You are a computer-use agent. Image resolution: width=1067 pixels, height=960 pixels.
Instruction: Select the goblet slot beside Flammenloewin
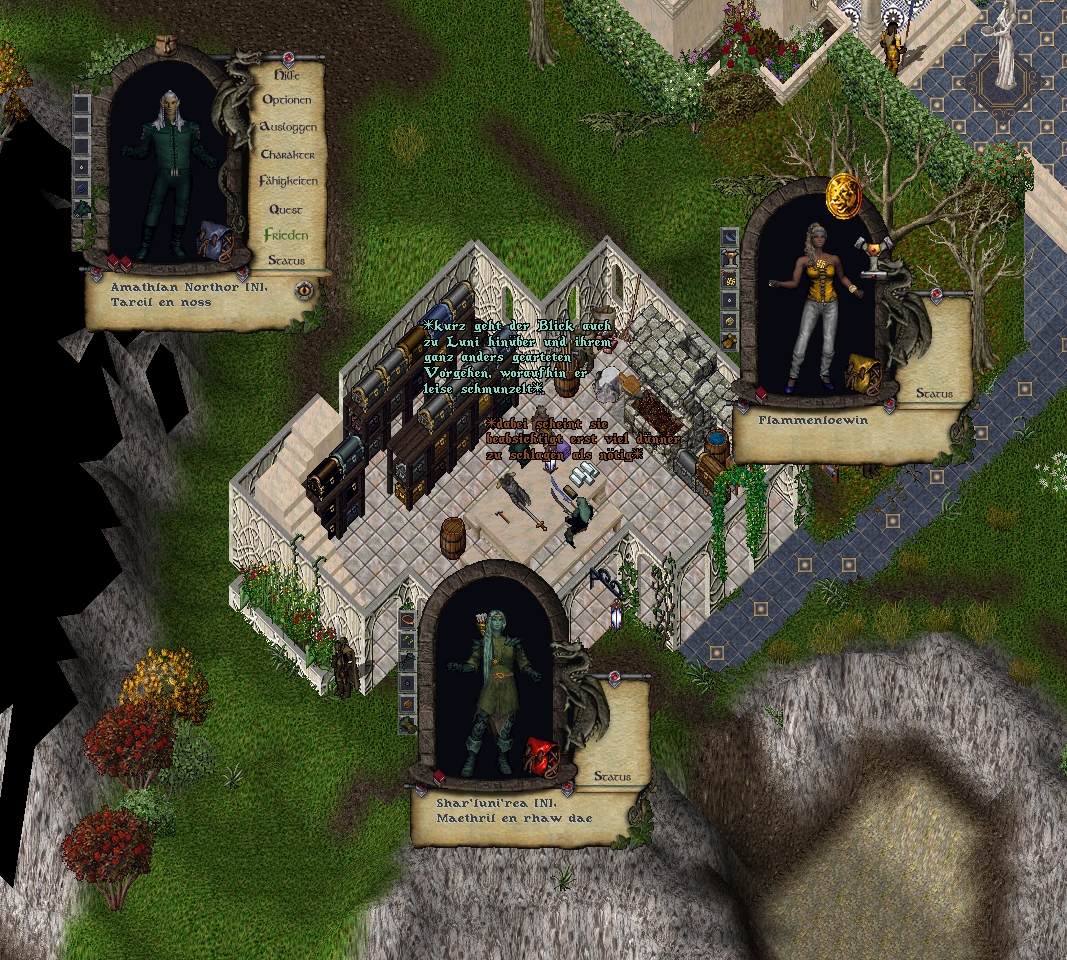(x=729, y=259)
